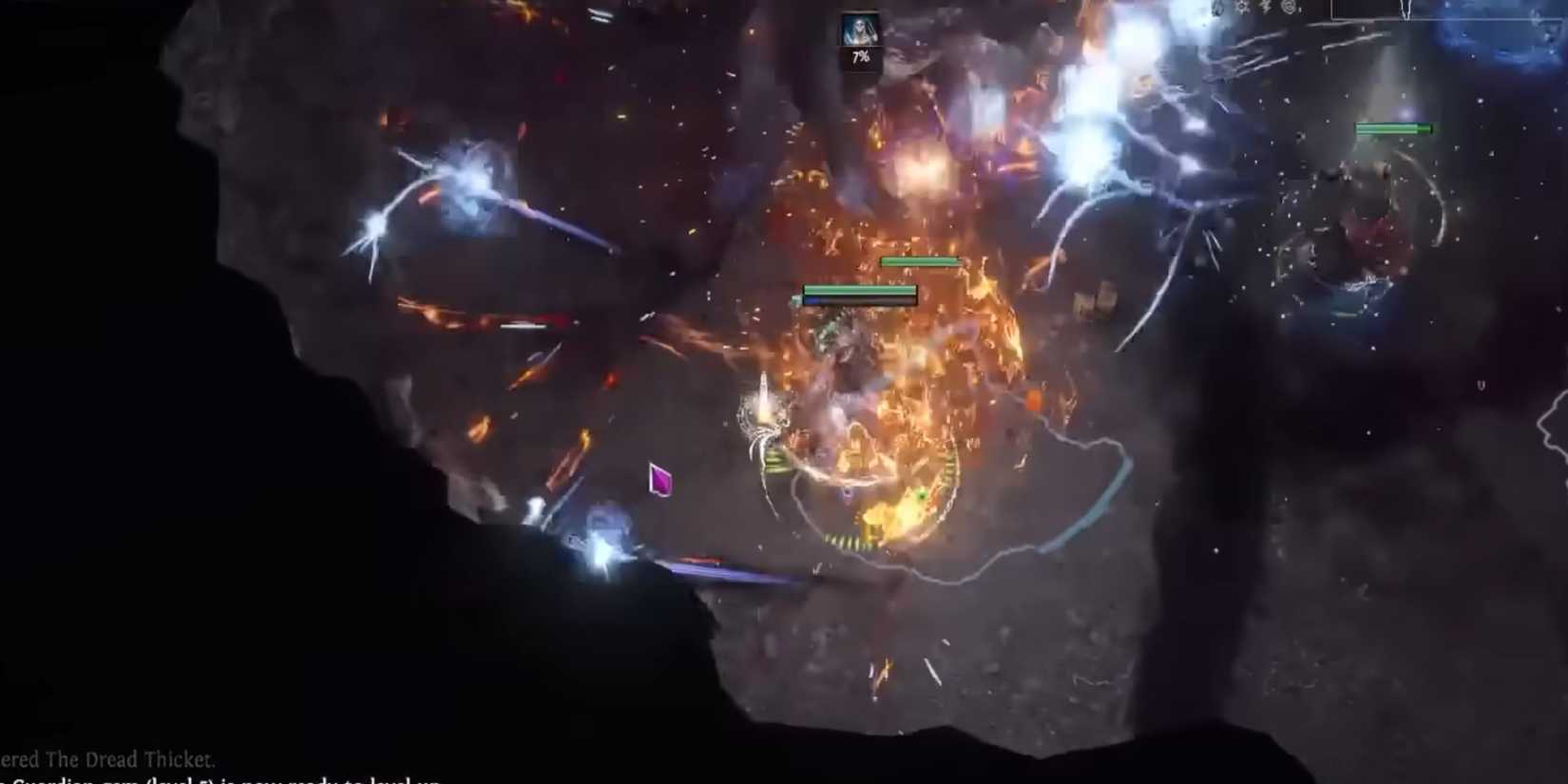Image resolution: width=1568 pixels, height=784 pixels.
Task: Click the circular swirl icon beside the lightning buff
Action: 1291,10
